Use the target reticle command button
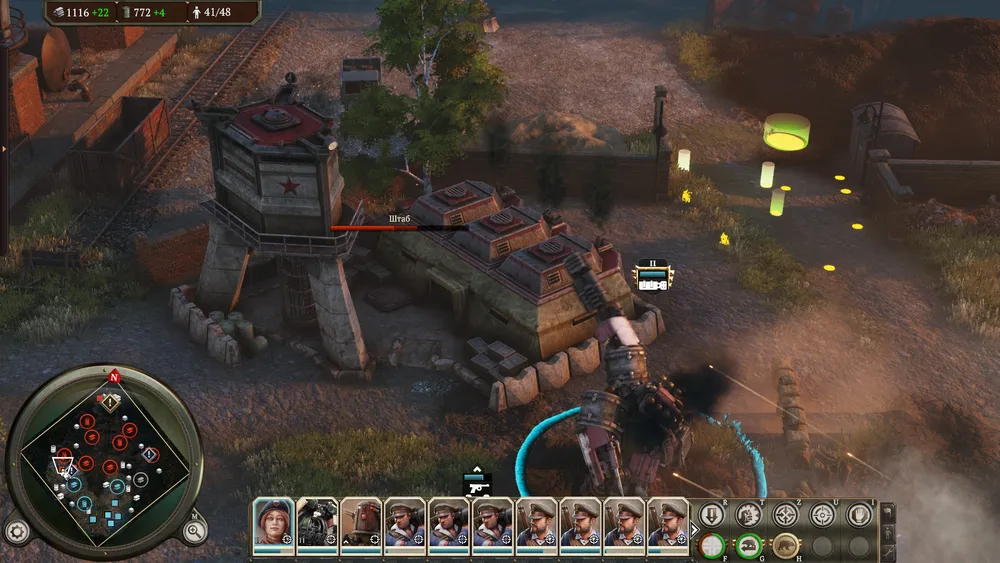The image size is (1000, 563). point(822,515)
